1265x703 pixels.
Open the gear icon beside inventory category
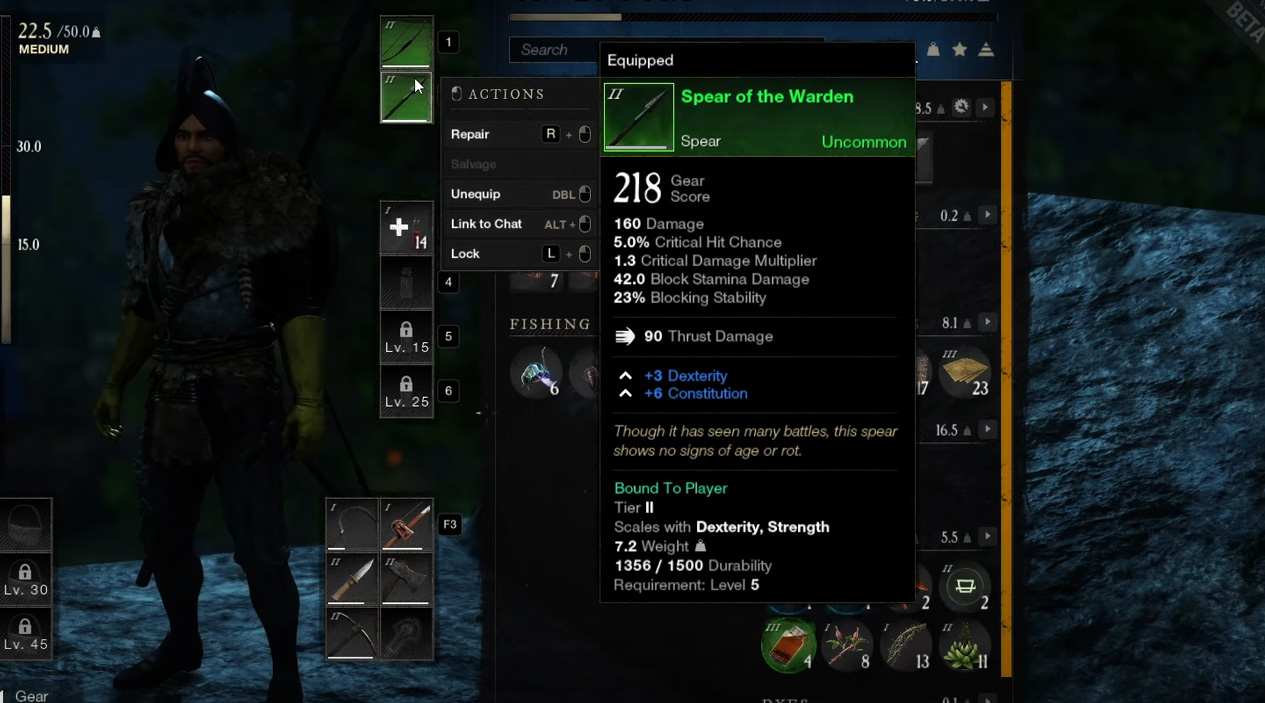pyautogui.click(x=961, y=107)
